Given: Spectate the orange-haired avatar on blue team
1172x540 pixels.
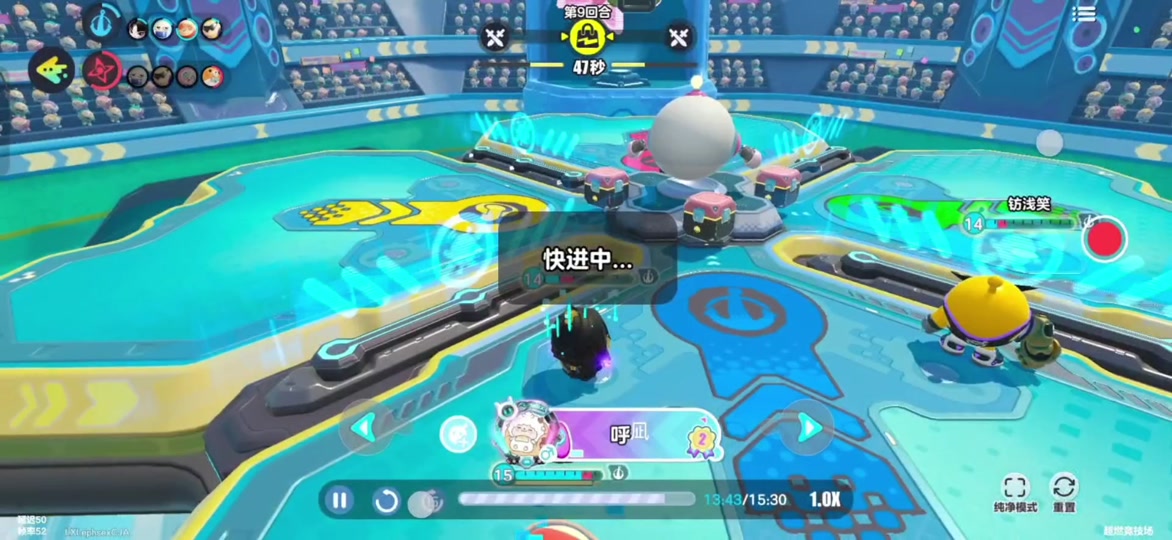Looking at the screenshot, I should pyautogui.click(x=187, y=29).
